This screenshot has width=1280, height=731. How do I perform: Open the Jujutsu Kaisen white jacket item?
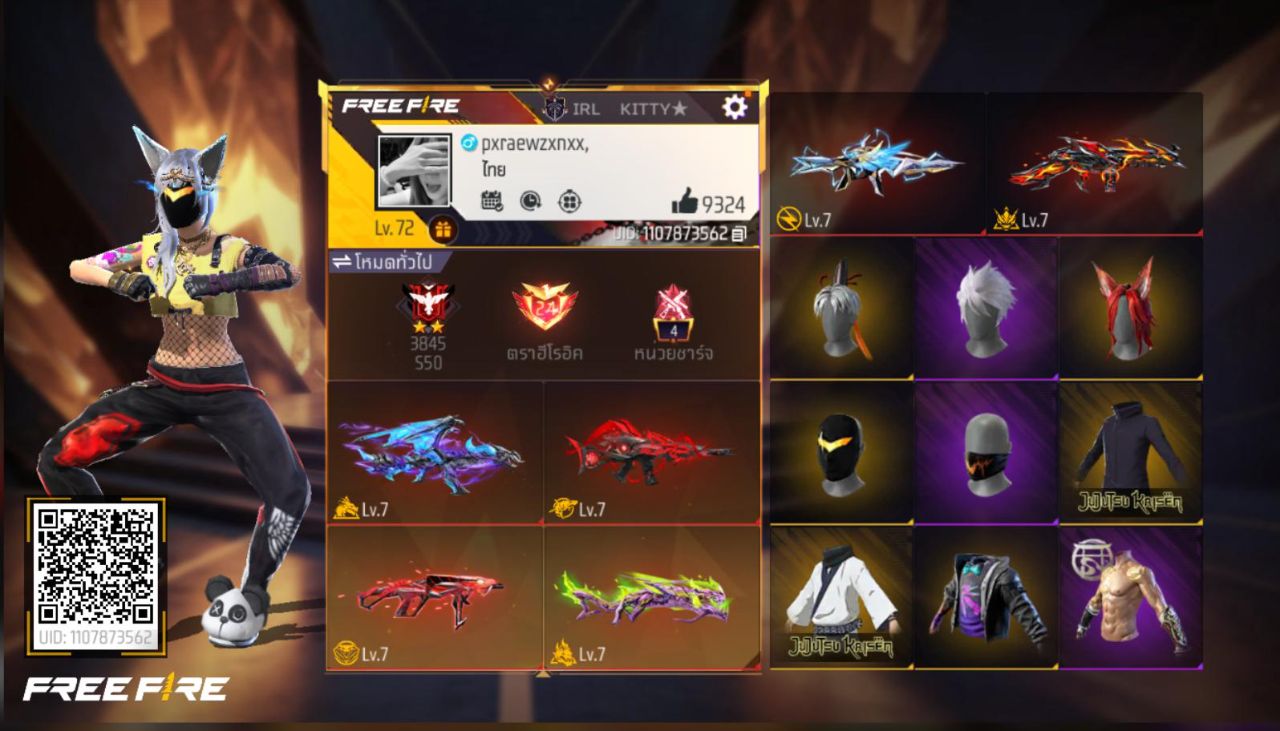coord(841,598)
